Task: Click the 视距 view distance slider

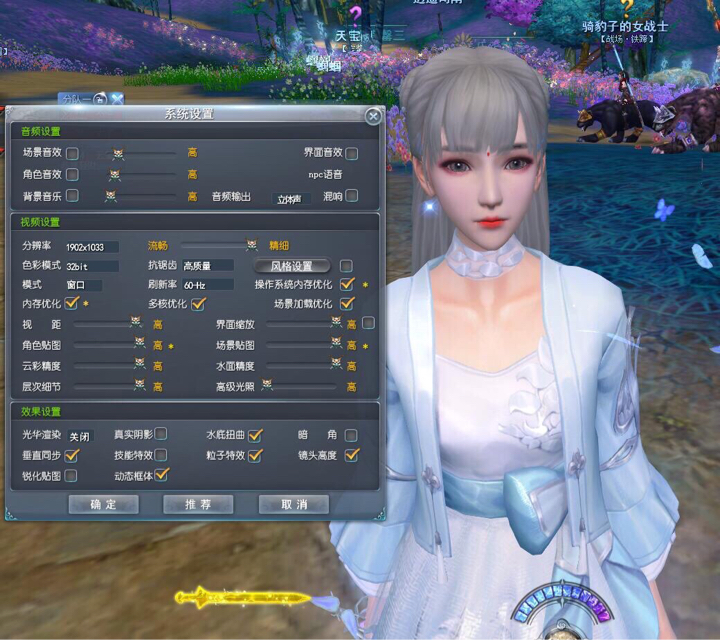Action: pos(105,324)
